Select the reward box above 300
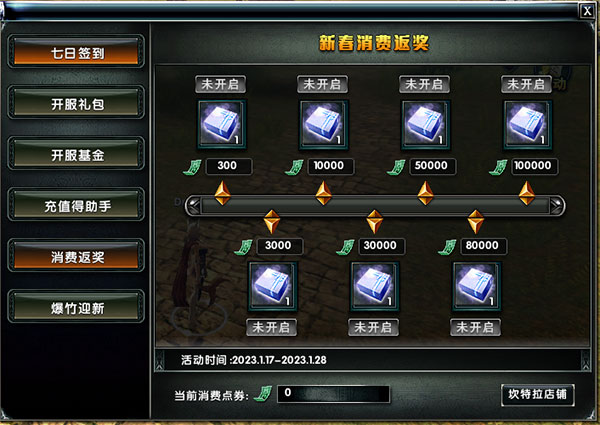Viewport: 600px width, 425px height. [222, 125]
